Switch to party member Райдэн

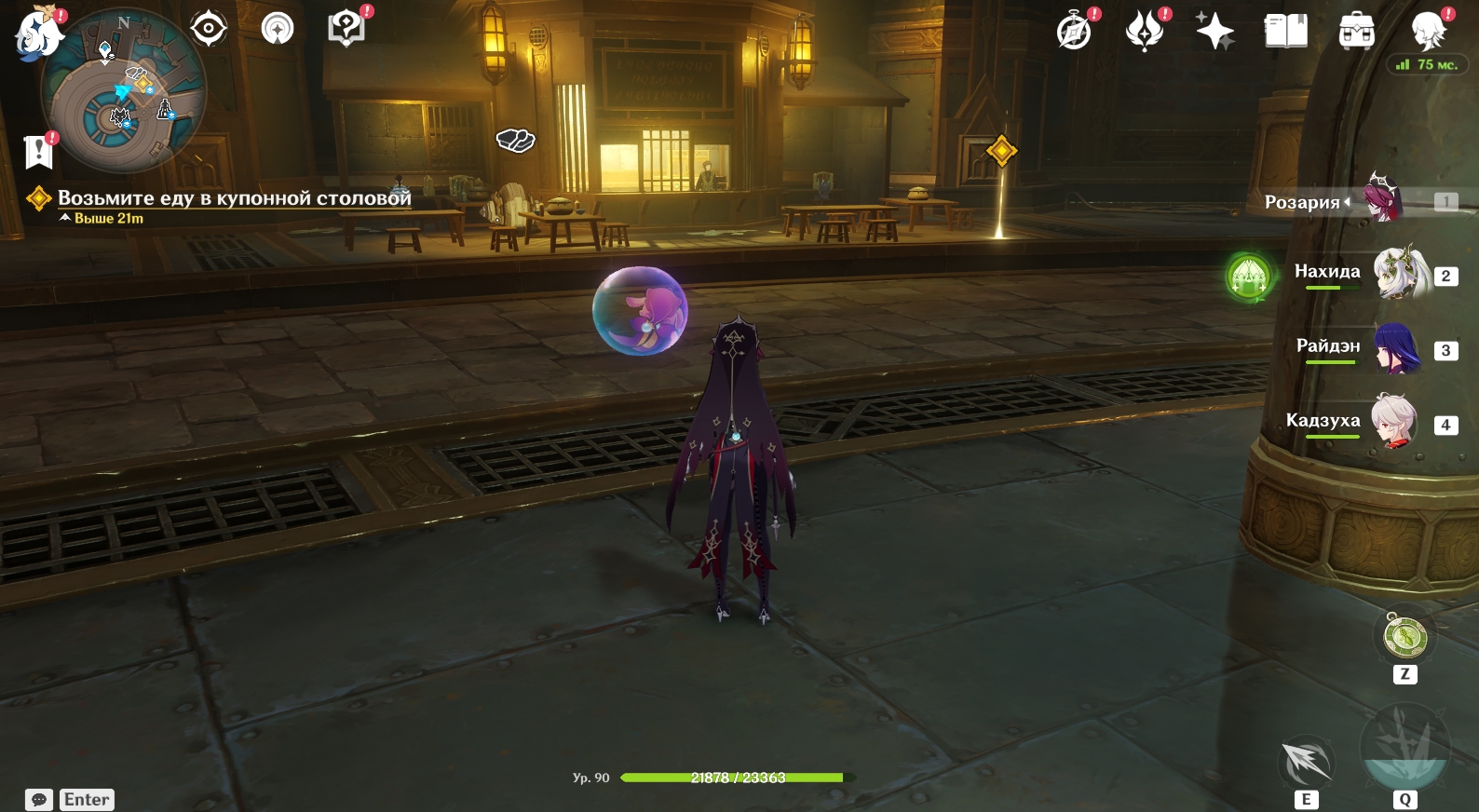[1397, 348]
